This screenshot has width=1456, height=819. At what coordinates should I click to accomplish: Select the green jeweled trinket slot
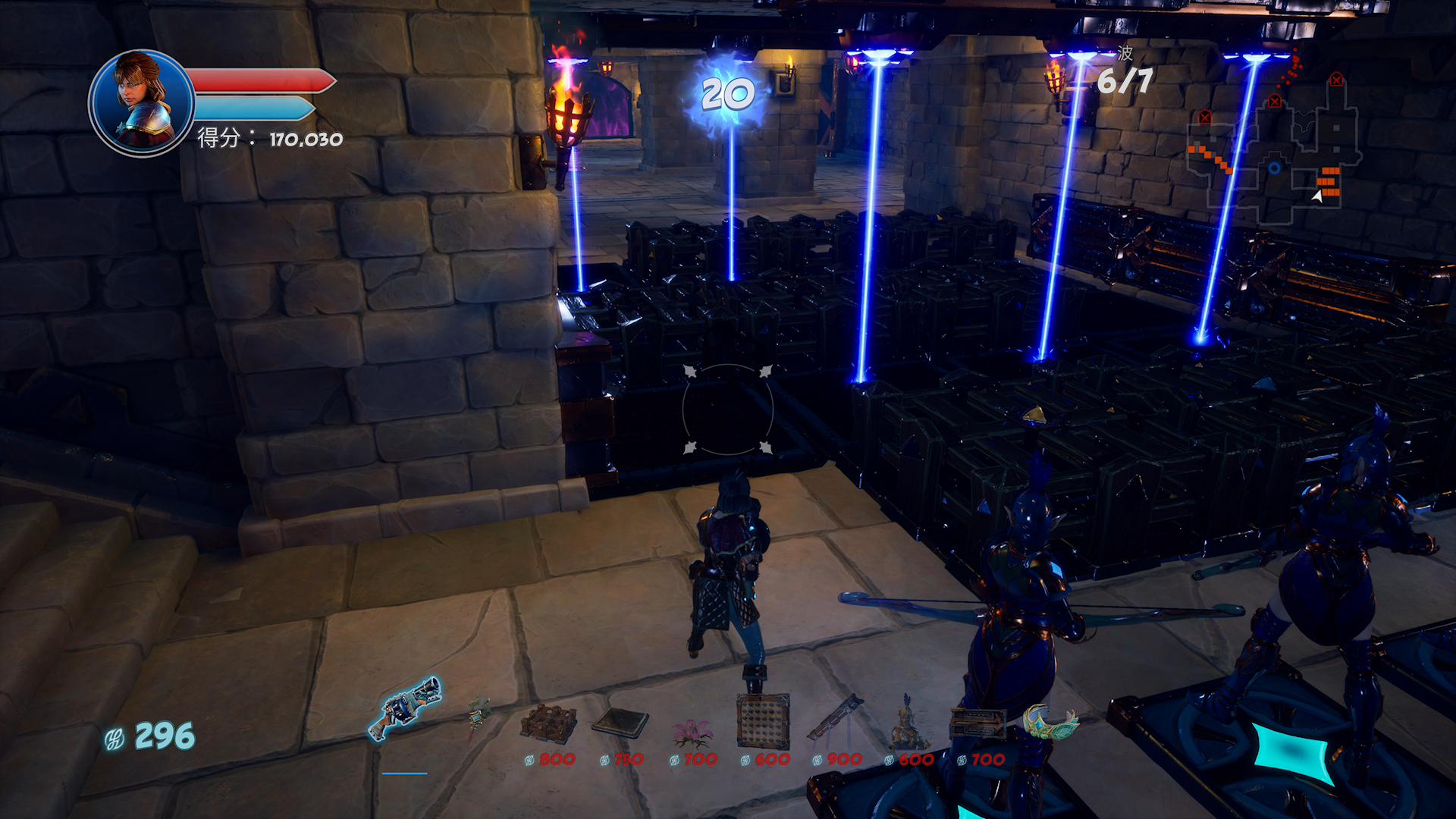(1049, 720)
